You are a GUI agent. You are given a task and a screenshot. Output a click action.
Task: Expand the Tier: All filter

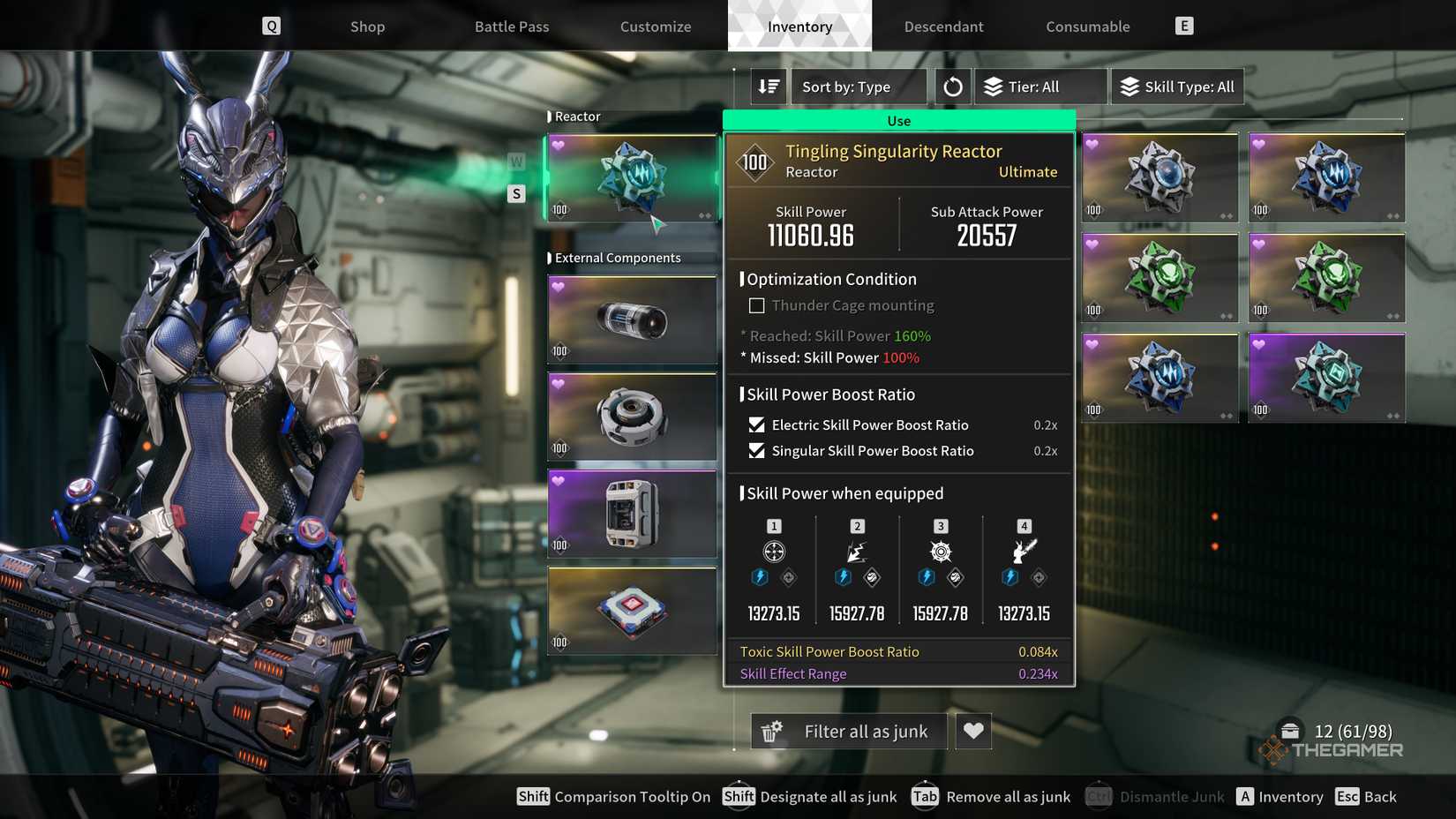1039,86
